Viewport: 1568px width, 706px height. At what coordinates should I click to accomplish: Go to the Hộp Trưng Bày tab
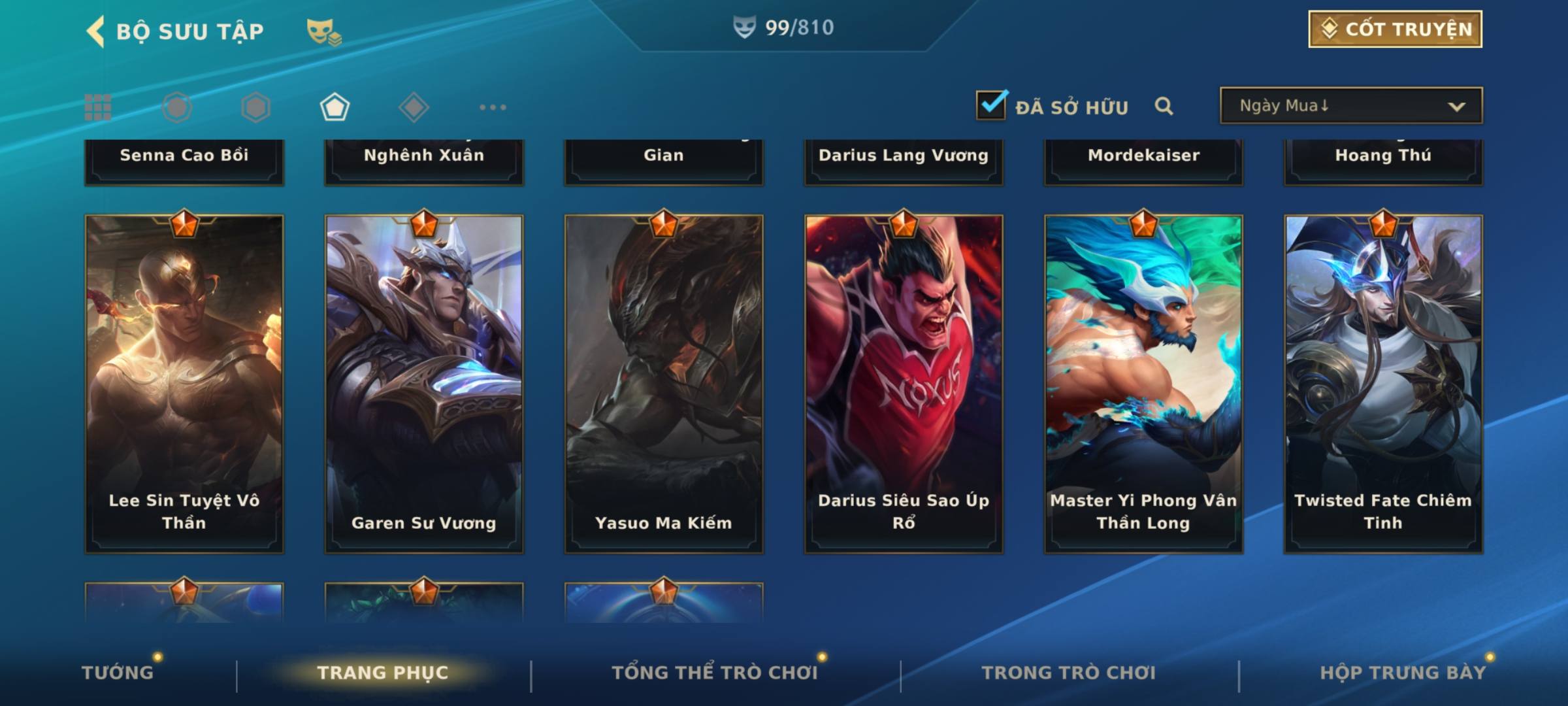tap(1403, 673)
